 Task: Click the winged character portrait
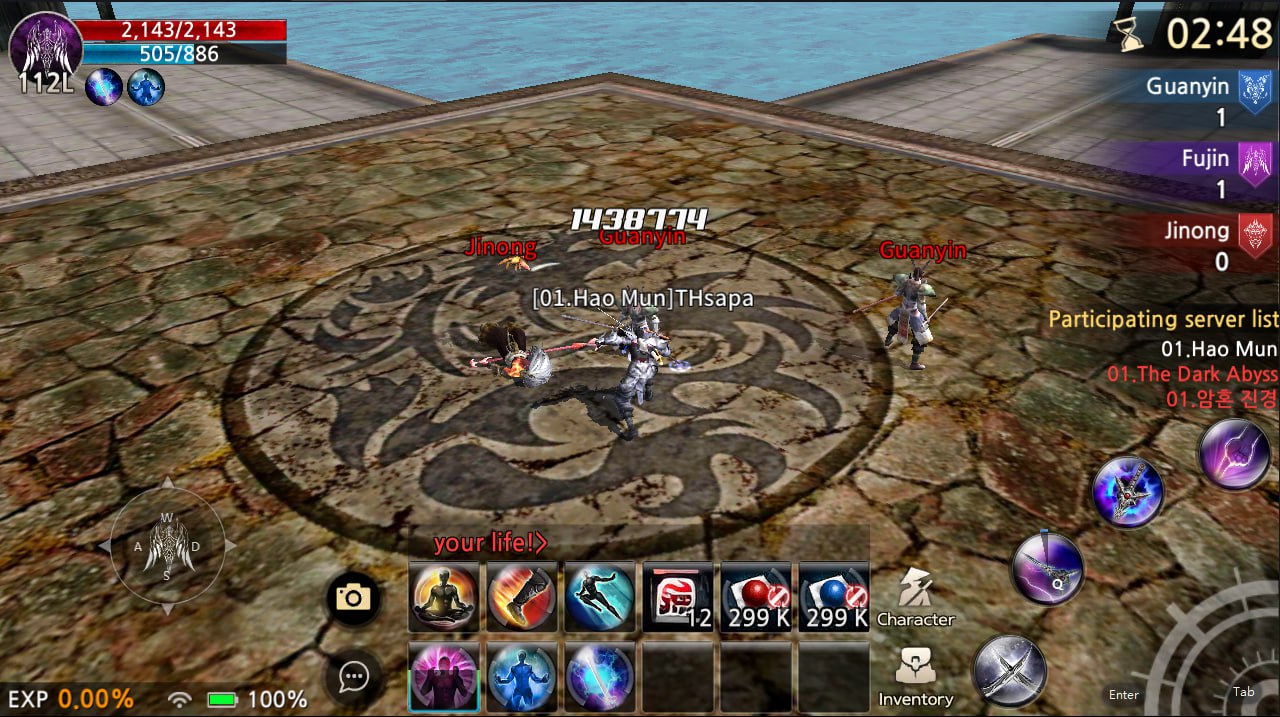(45, 45)
